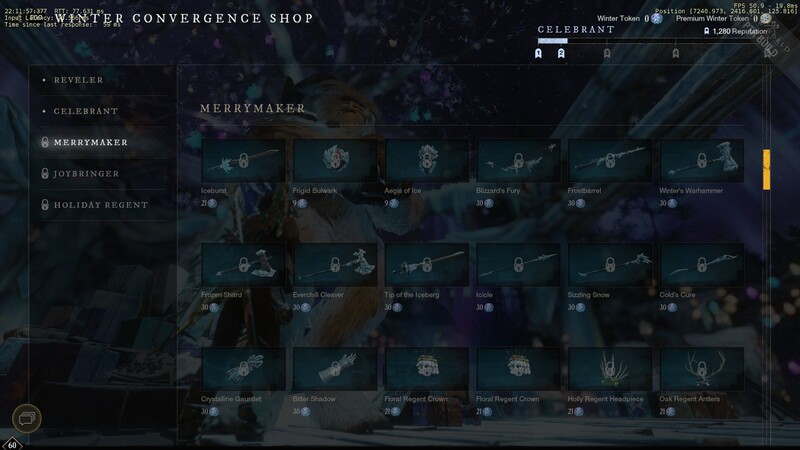Select the Crystalline Gauntlet tile
The width and height of the screenshot is (800, 450).
[x=244, y=369]
